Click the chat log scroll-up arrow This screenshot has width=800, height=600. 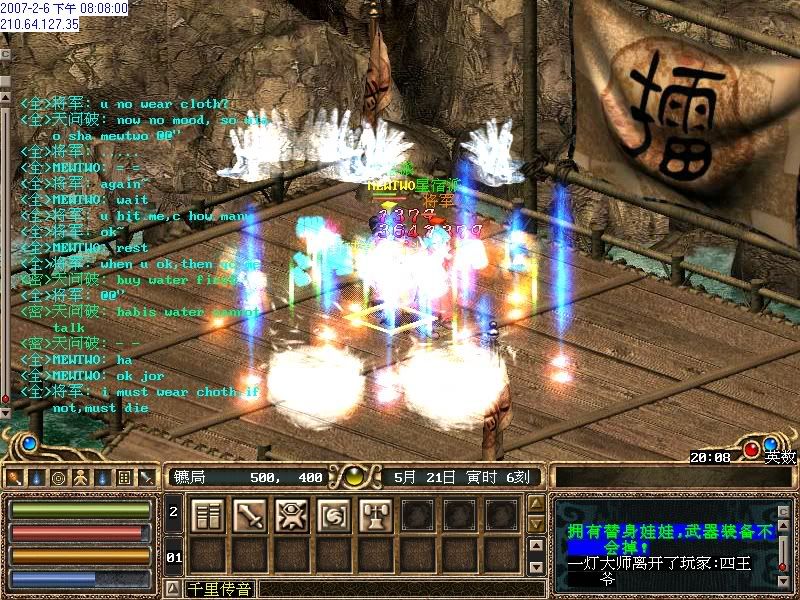tap(5, 97)
